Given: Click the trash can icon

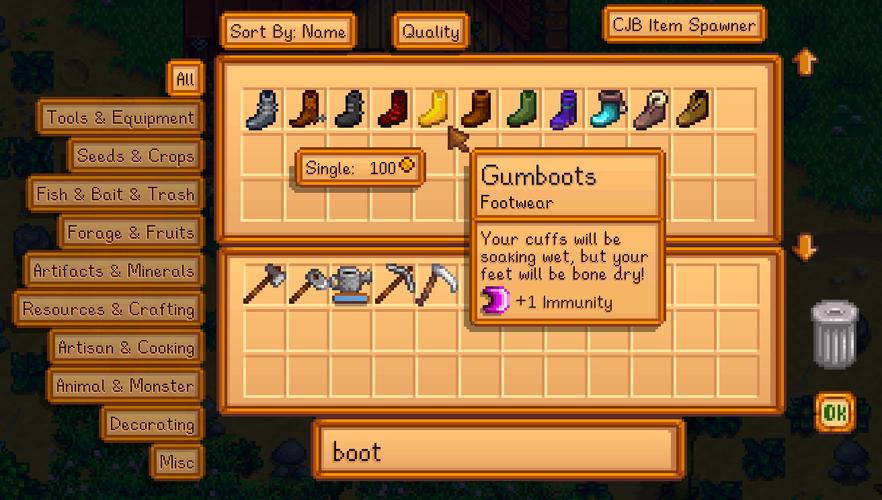Looking at the screenshot, I should pos(834,334).
